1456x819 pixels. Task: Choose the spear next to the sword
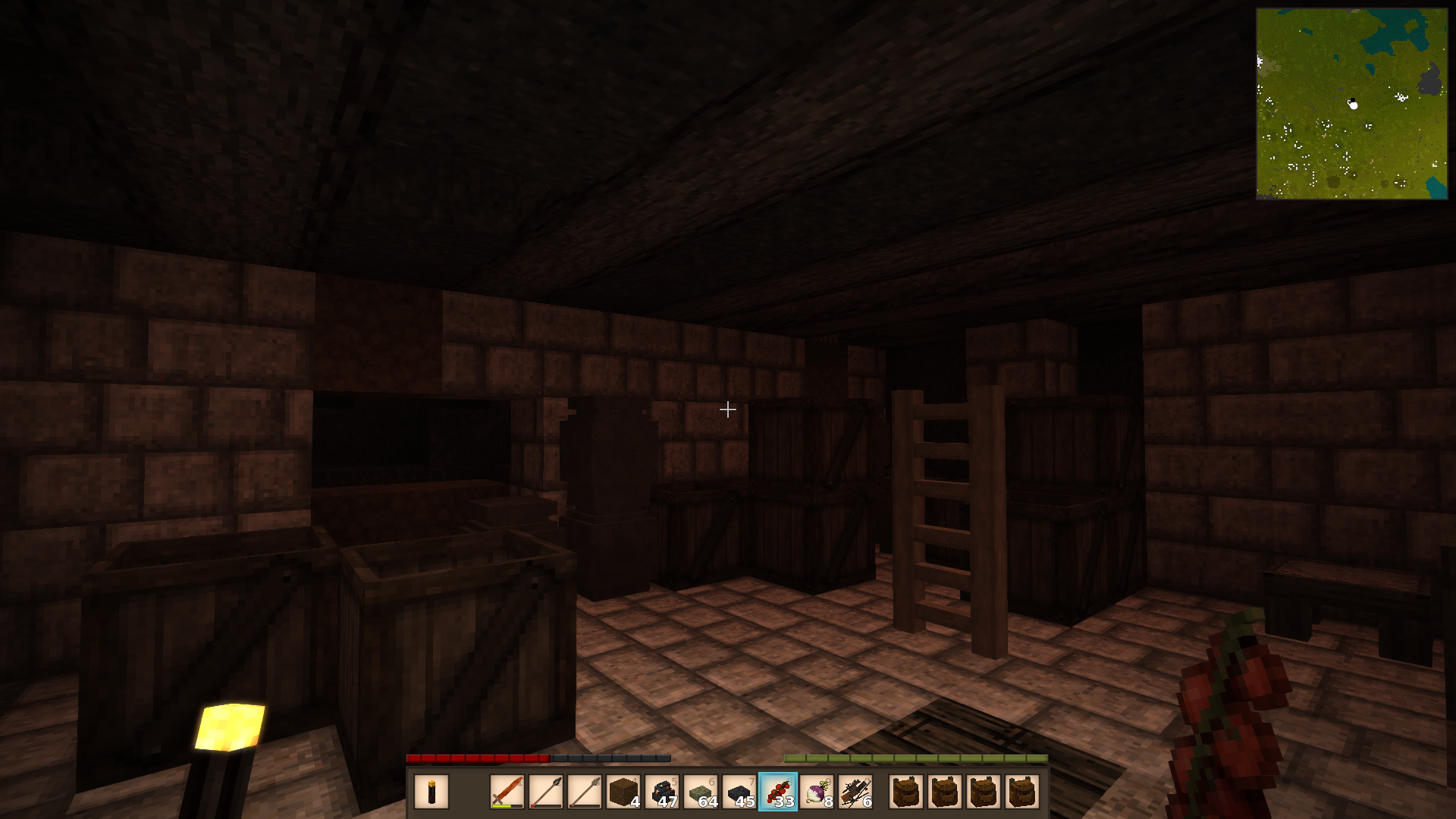(x=546, y=792)
